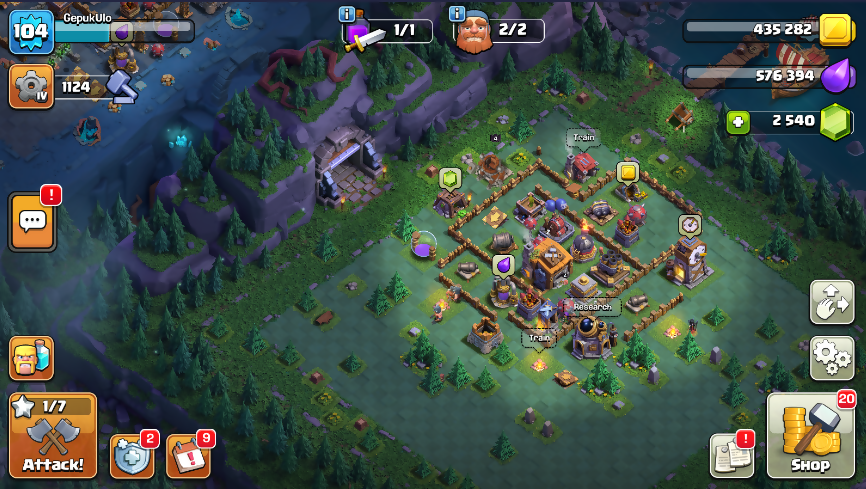866x489 pixels.
Task: Open the chat speech-bubble button
Action: coord(32,222)
